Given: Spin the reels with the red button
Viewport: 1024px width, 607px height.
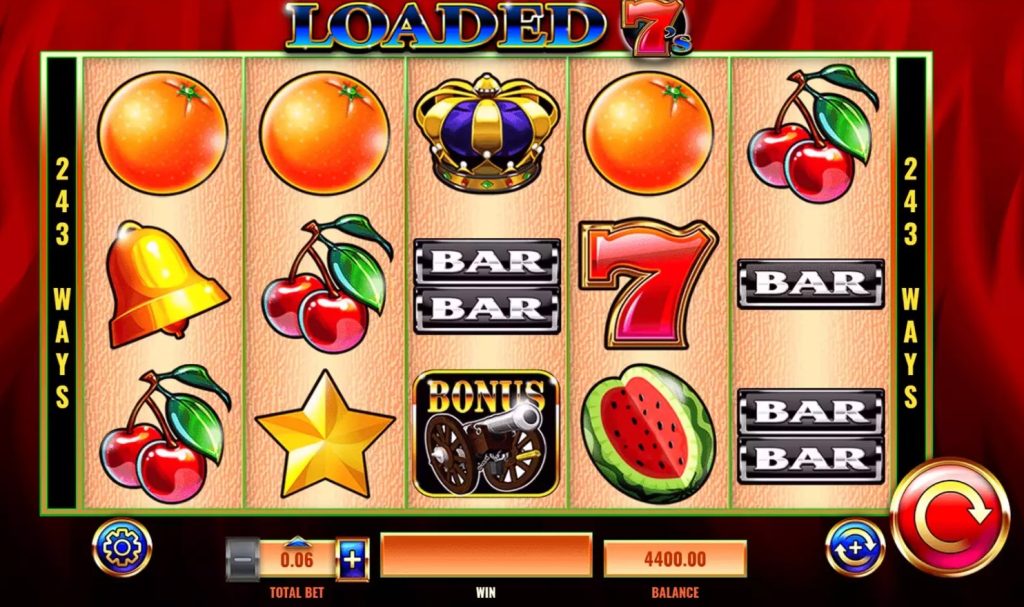Looking at the screenshot, I should click(949, 517).
